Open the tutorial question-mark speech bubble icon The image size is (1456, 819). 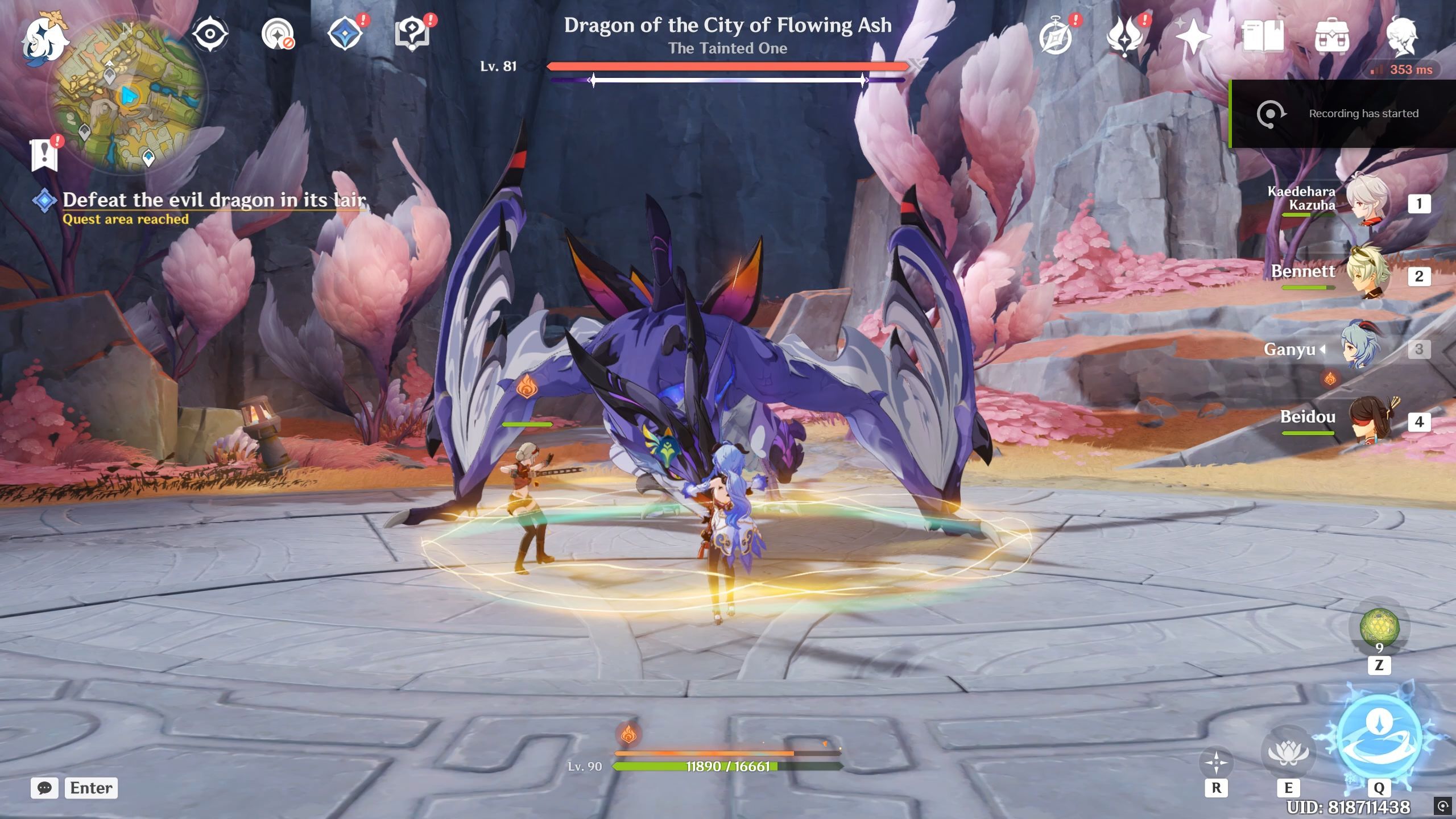[412, 34]
